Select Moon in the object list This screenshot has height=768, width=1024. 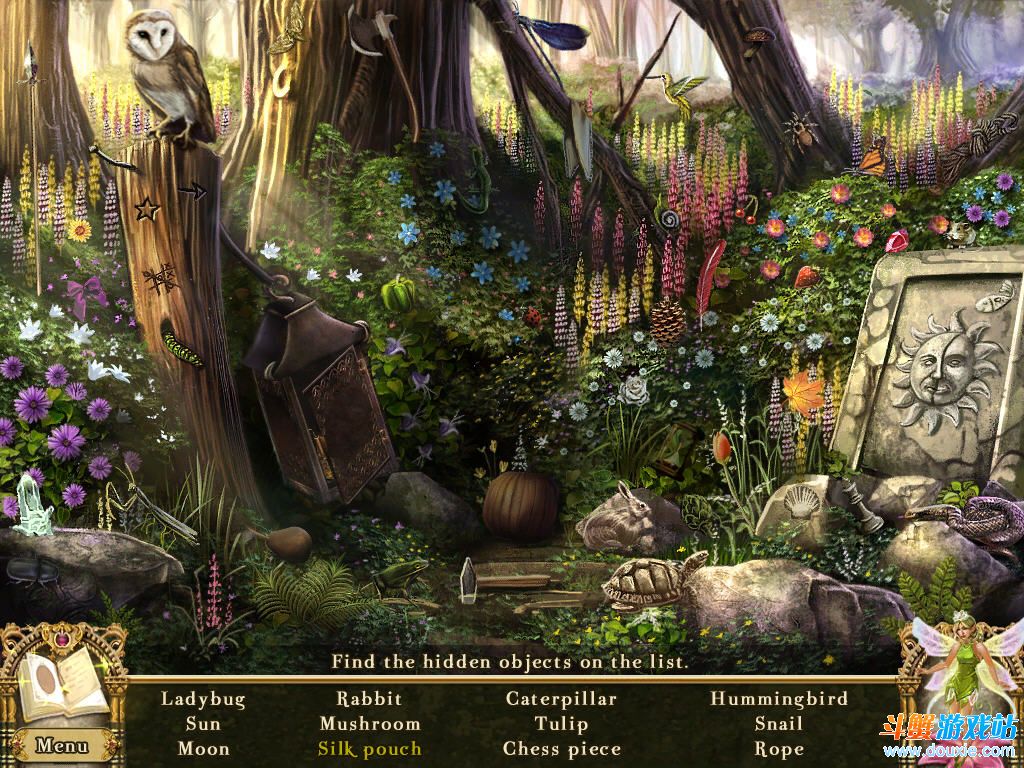(x=203, y=749)
